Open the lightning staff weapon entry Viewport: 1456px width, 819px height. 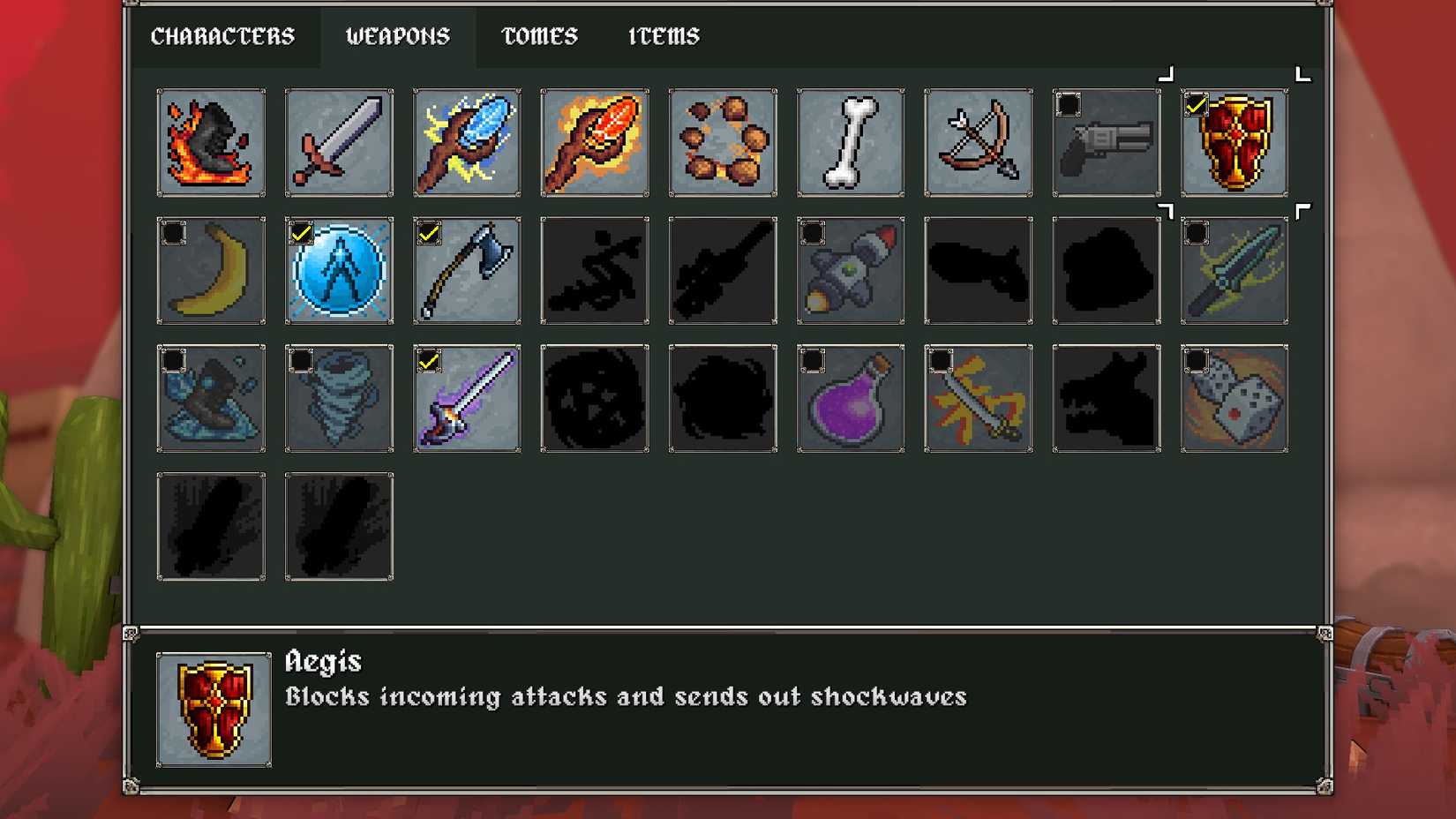click(x=466, y=142)
